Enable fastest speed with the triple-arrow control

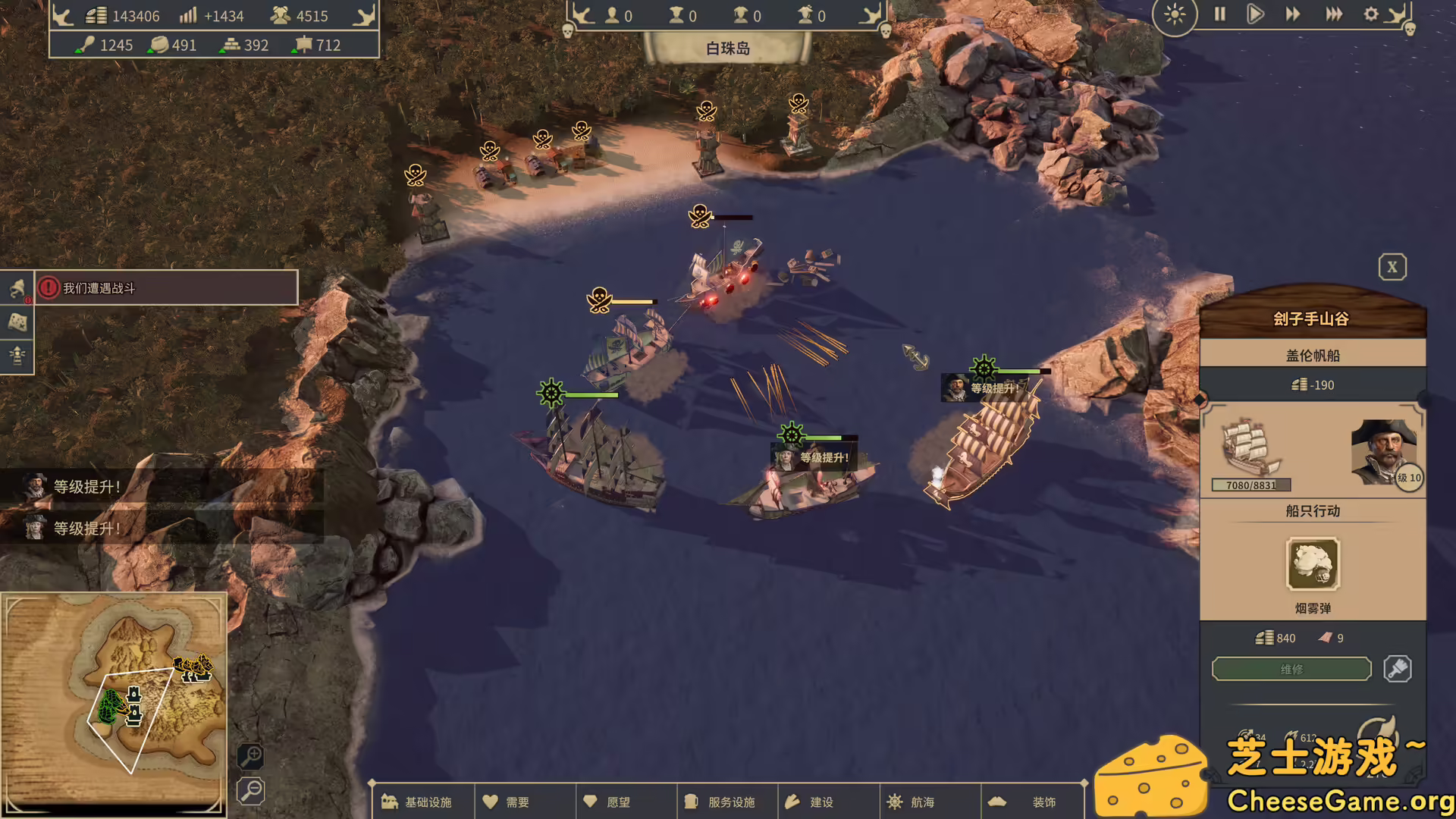1332,14
